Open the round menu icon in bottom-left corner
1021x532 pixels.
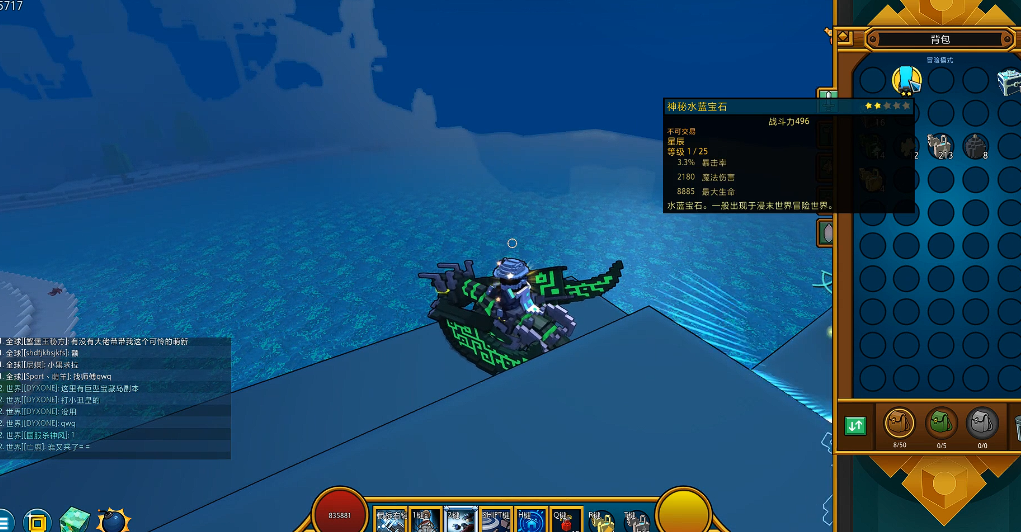(8, 521)
